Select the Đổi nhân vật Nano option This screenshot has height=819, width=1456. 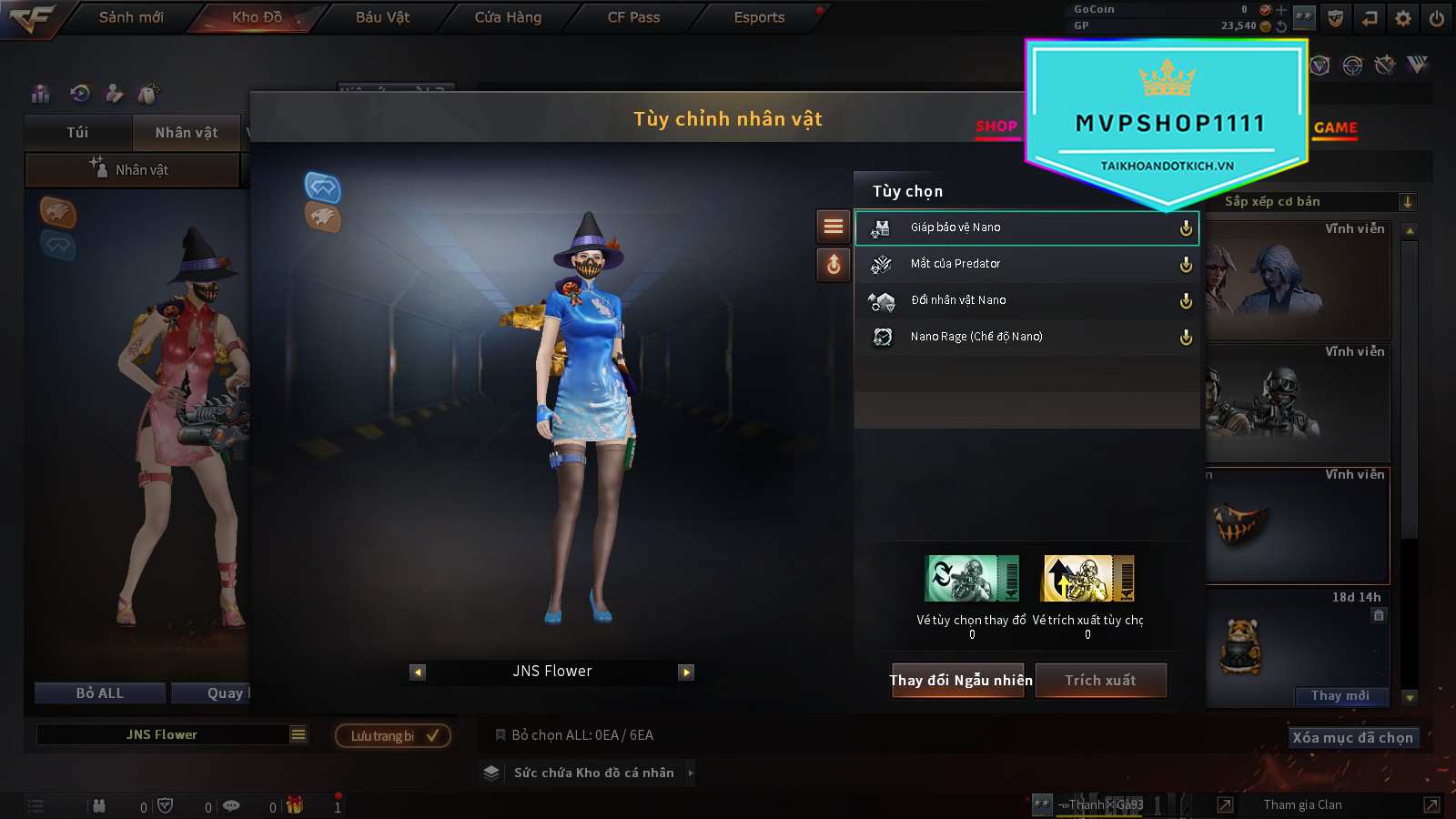tap(1026, 300)
